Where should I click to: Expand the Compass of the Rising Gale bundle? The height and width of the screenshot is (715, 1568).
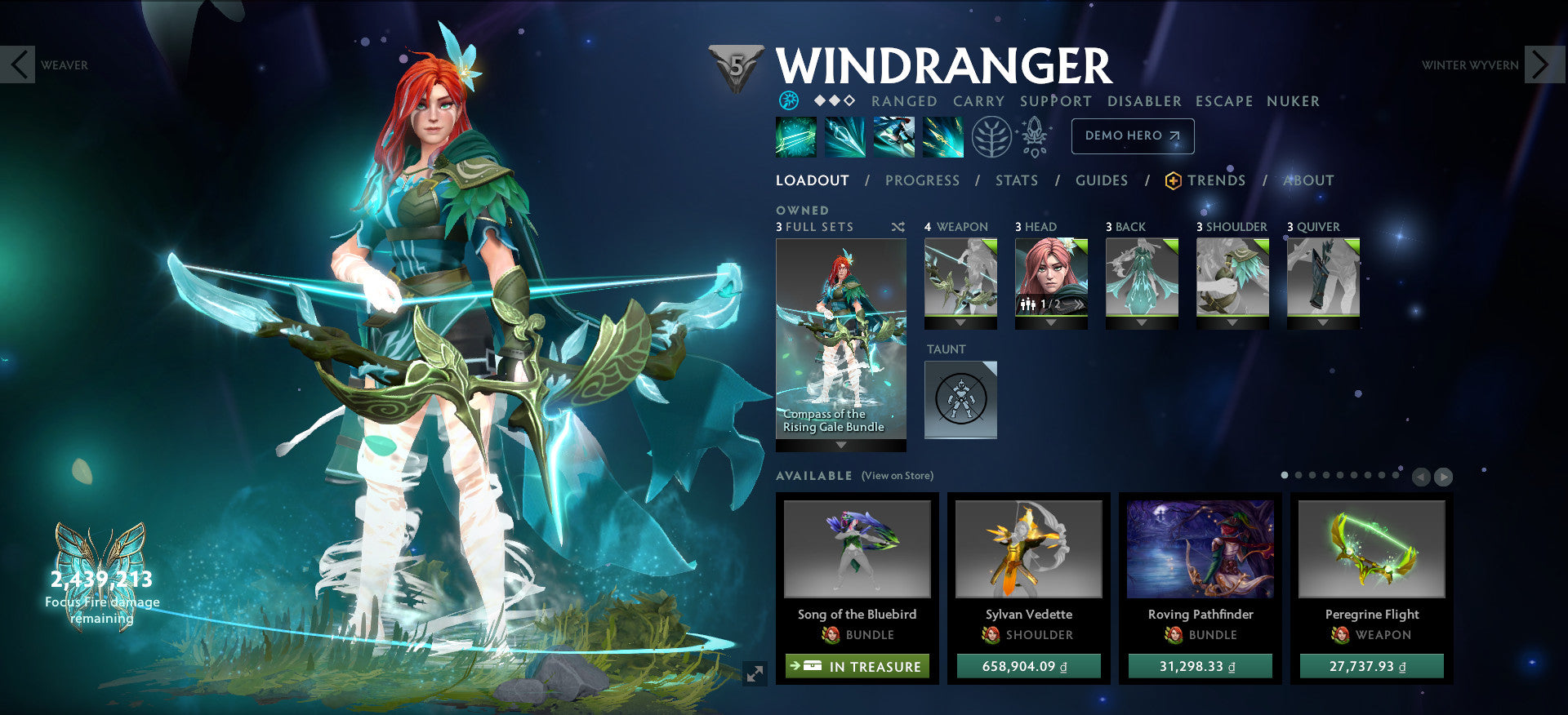(841, 446)
